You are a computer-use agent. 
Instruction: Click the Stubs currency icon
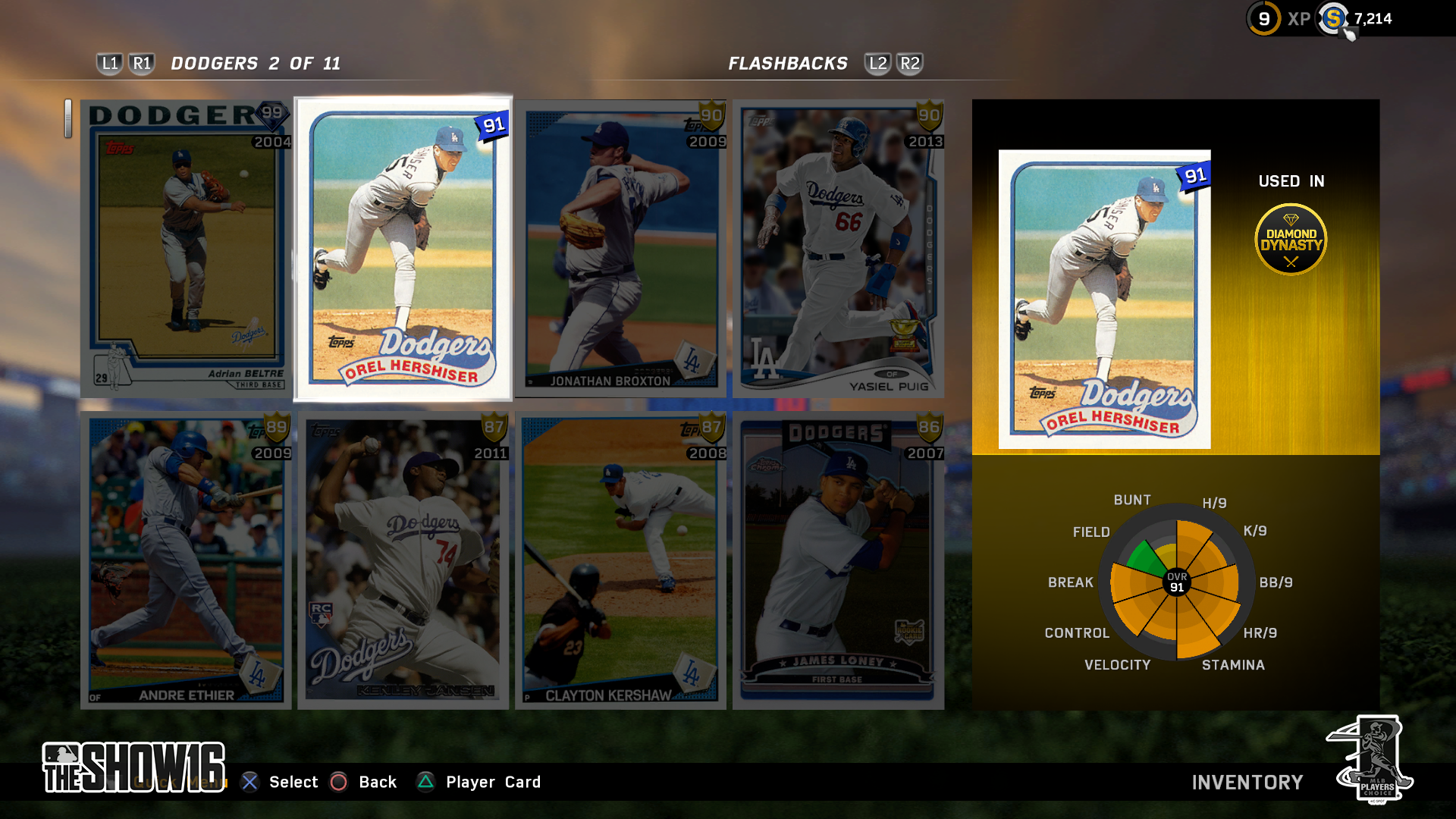1333,19
